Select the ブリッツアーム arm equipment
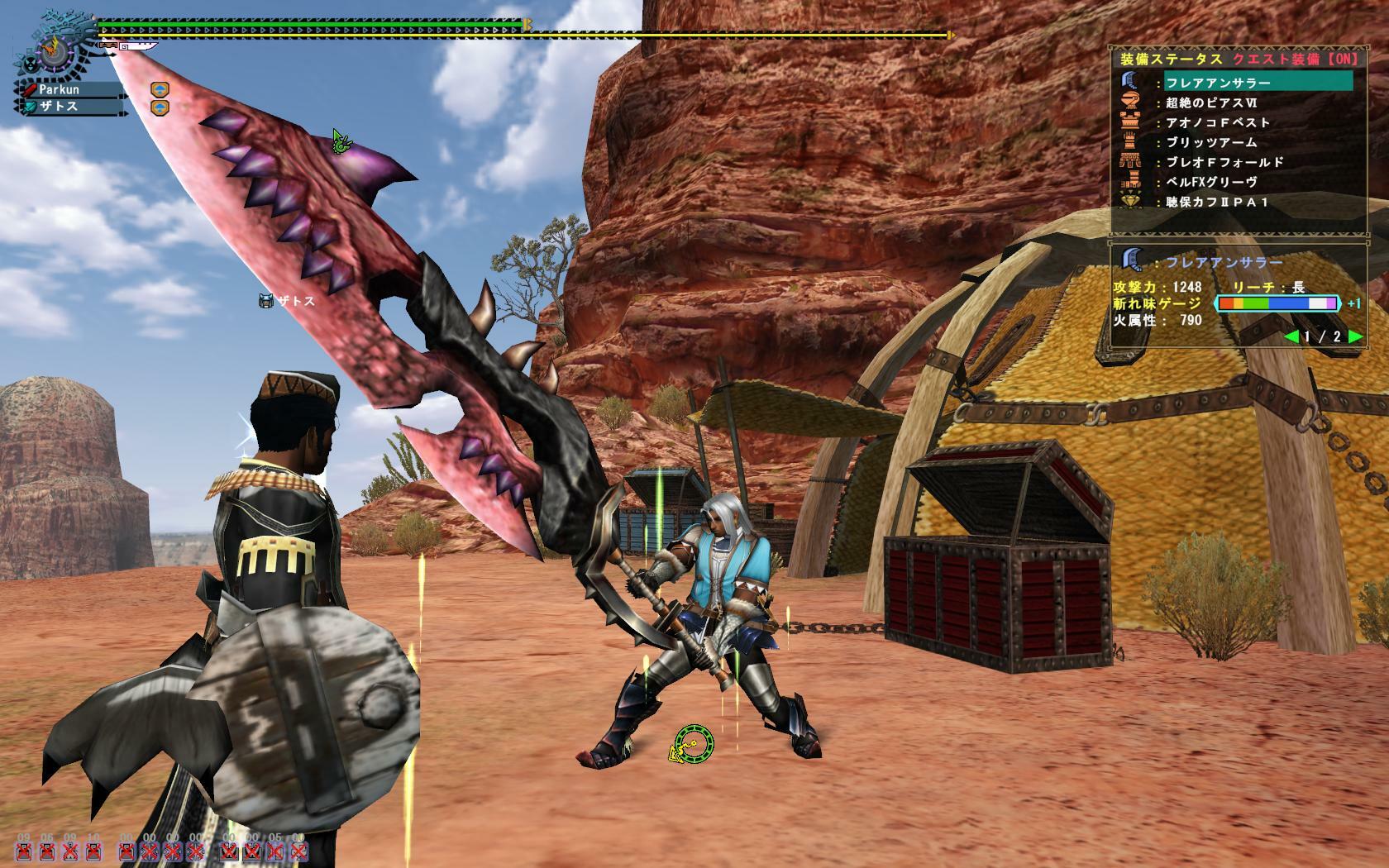The width and height of the screenshot is (1389, 868). tap(1210, 142)
